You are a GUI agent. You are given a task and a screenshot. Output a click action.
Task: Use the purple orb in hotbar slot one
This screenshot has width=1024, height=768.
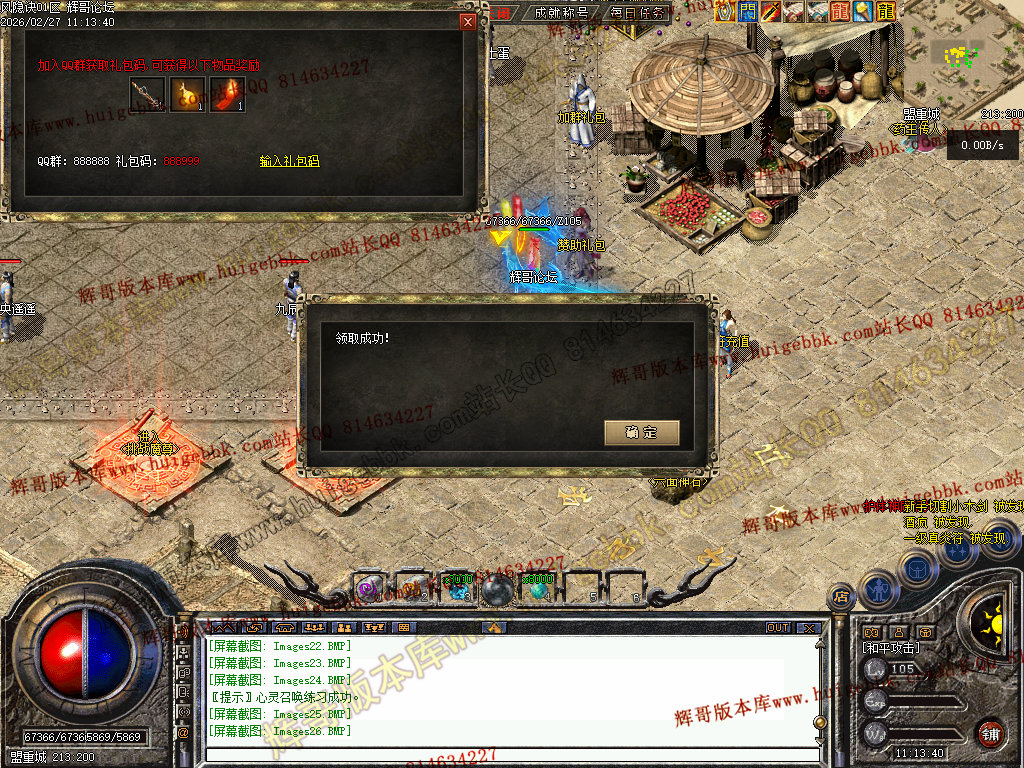pyautogui.click(x=369, y=589)
